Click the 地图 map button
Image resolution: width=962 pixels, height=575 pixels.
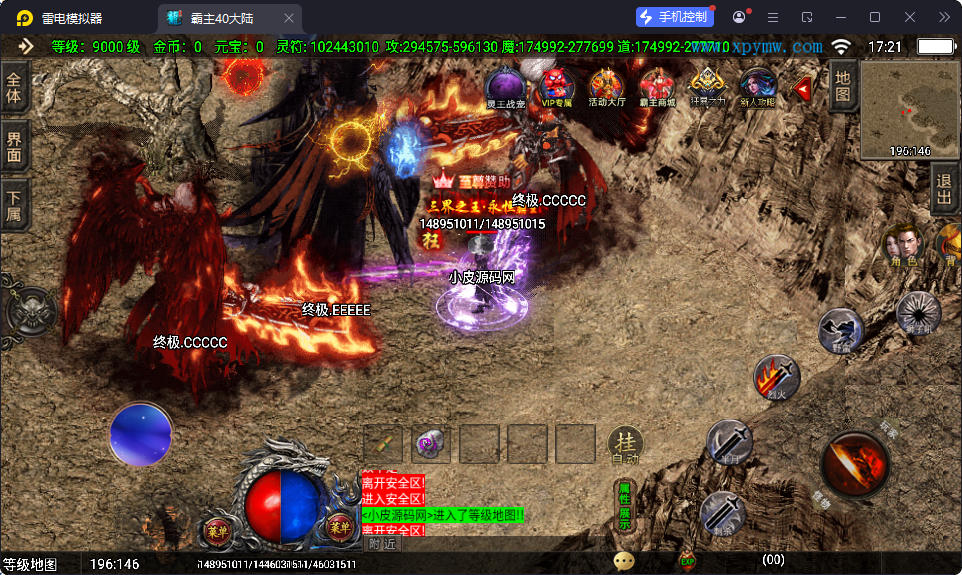pyautogui.click(x=843, y=87)
